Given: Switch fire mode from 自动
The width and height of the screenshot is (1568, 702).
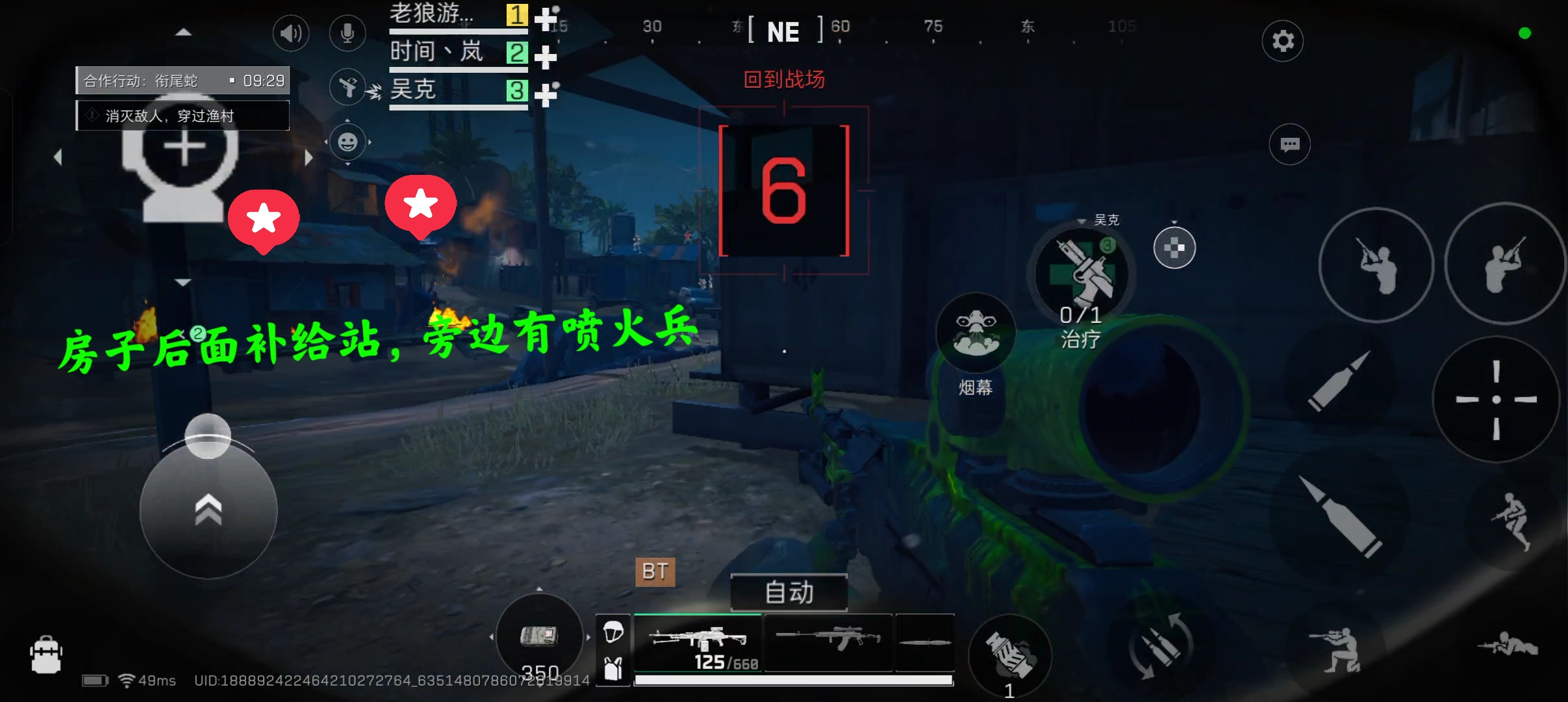Looking at the screenshot, I should tap(789, 592).
